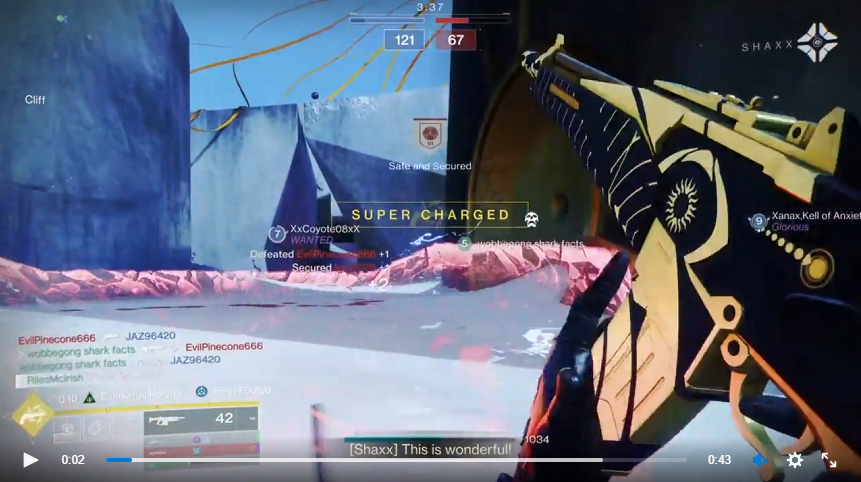Select the golden super ability diamond icon
This screenshot has width=861, height=482.
[32, 417]
